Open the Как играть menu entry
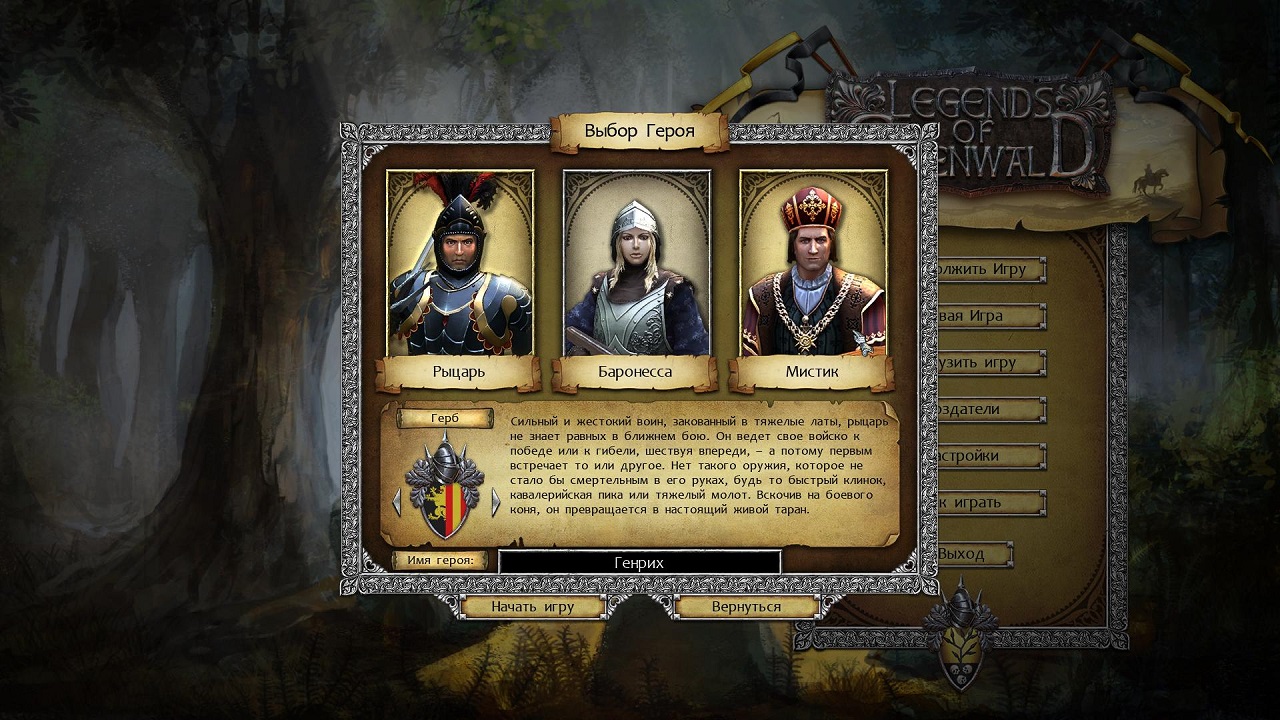Screen dimensions: 1280x720 click(988, 502)
